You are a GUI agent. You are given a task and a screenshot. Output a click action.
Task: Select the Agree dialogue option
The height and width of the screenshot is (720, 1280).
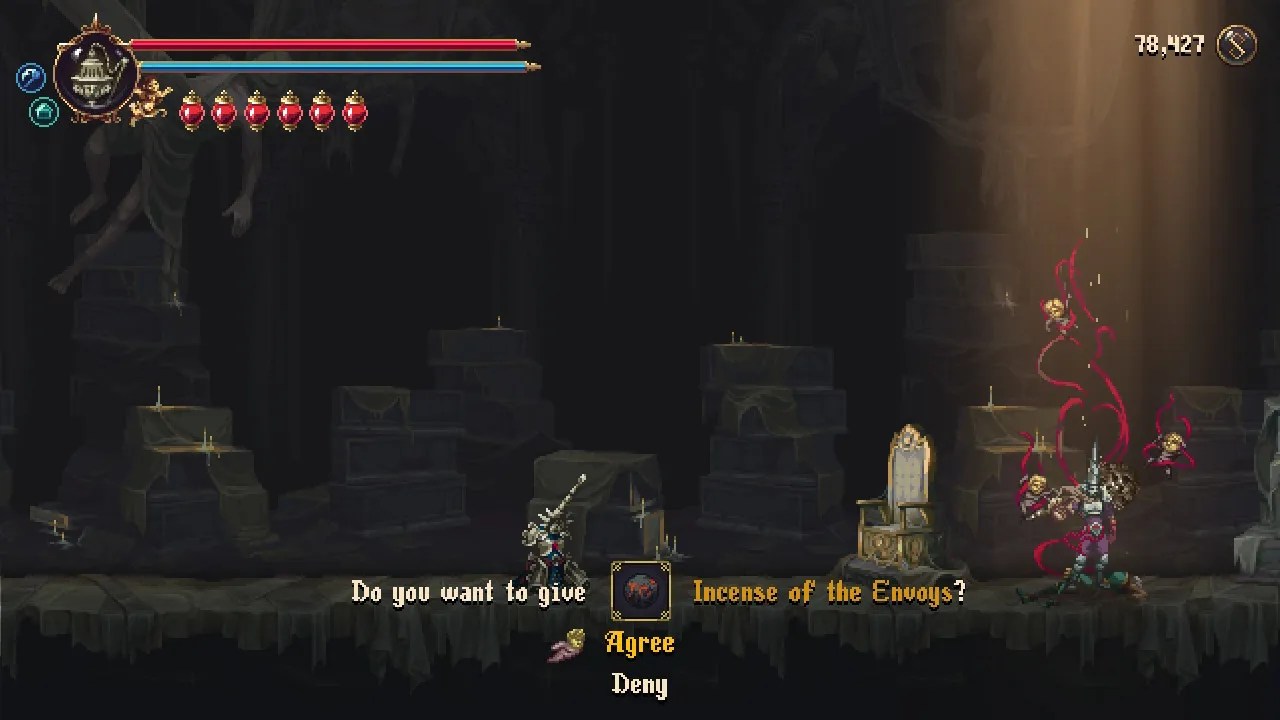pyautogui.click(x=640, y=643)
